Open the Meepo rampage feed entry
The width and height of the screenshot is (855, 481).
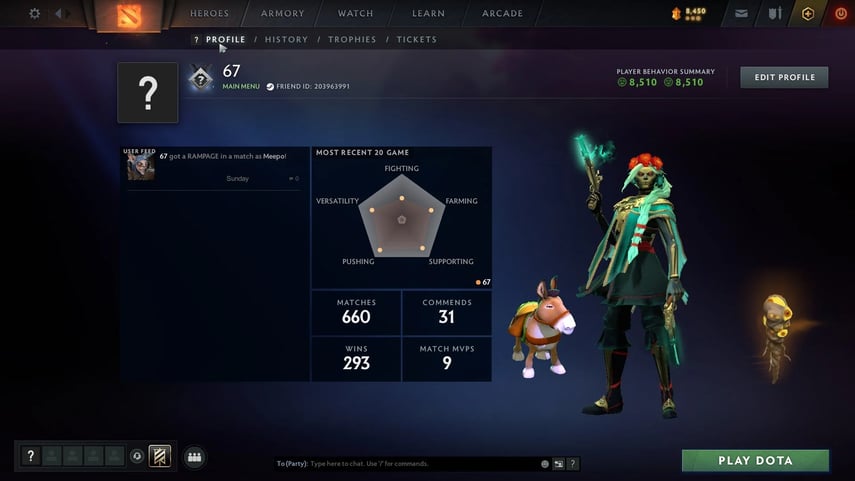pos(220,157)
